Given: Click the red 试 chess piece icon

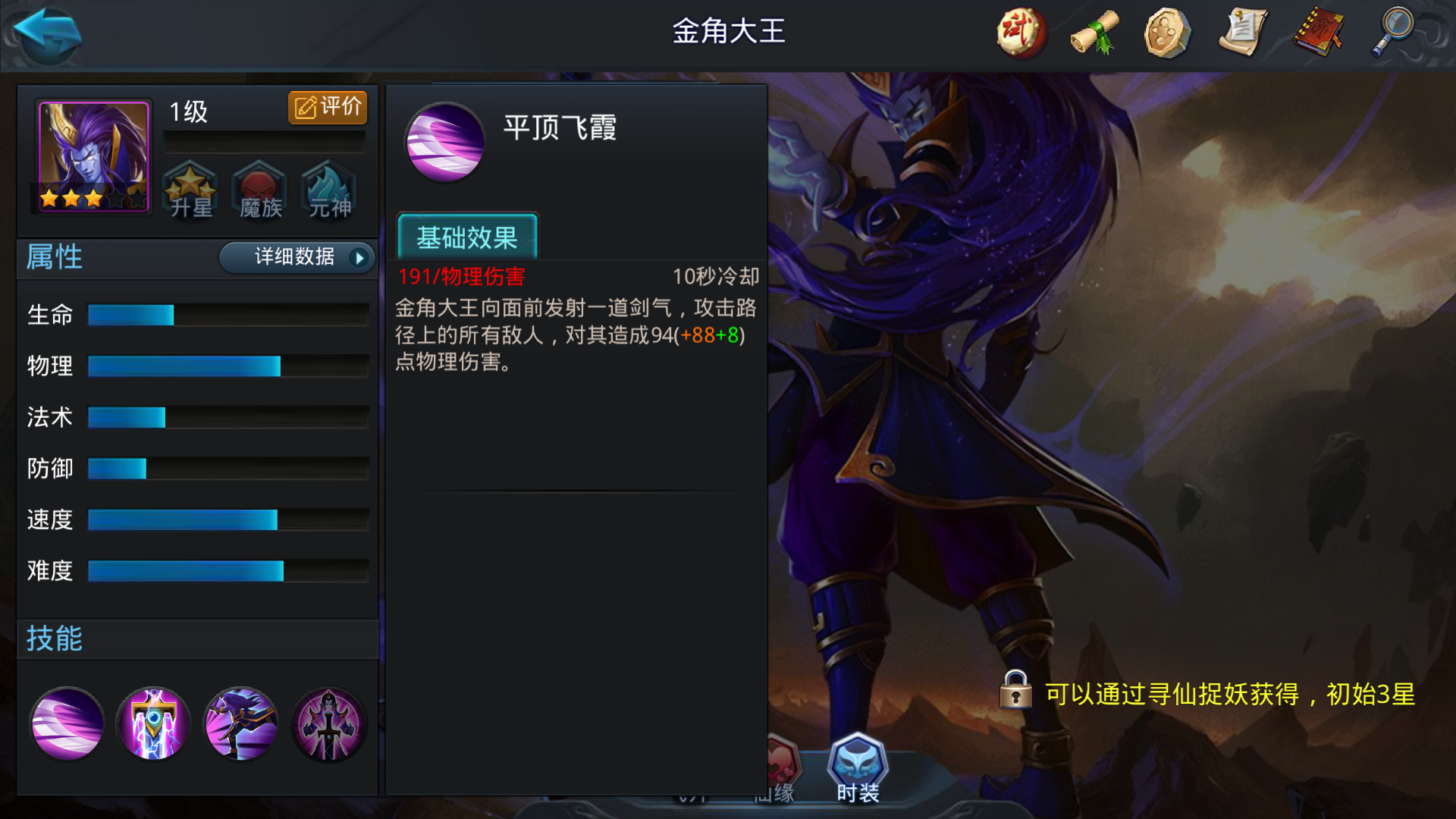Looking at the screenshot, I should tap(1020, 34).
